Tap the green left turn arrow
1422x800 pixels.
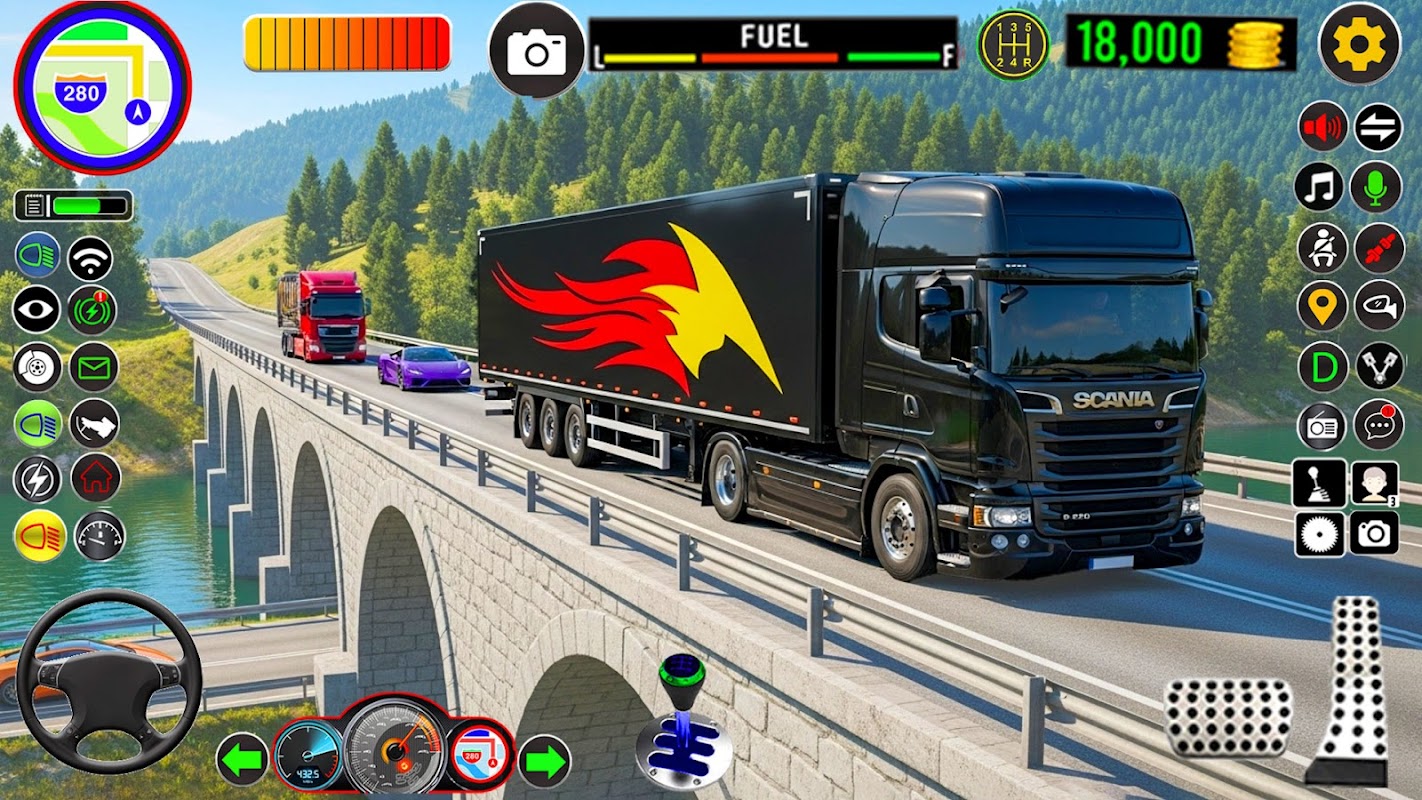[243, 760]
